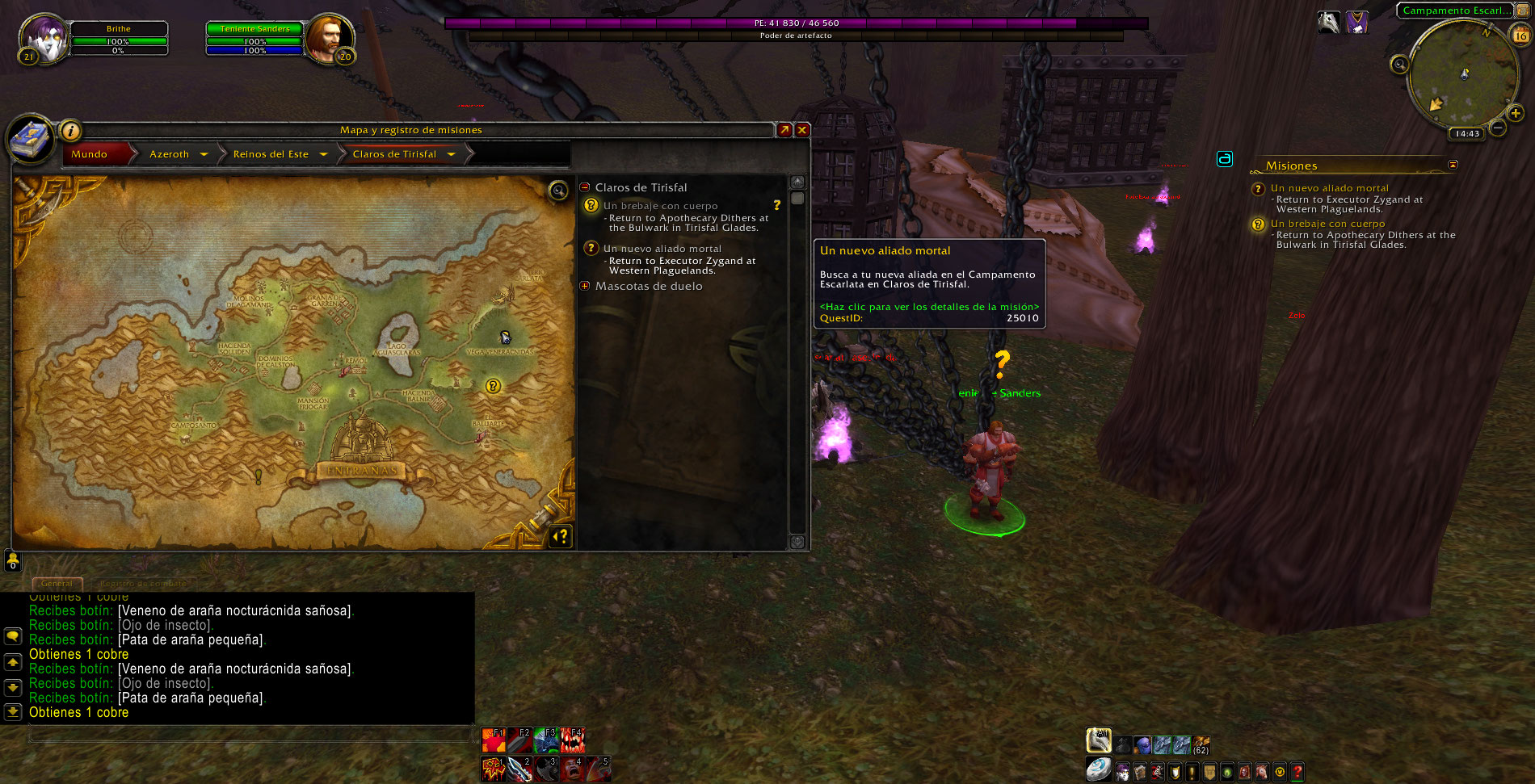Viewport: 1535px width, 784px height.
Task: Close the map and quest log window
Action: point(802,130)
